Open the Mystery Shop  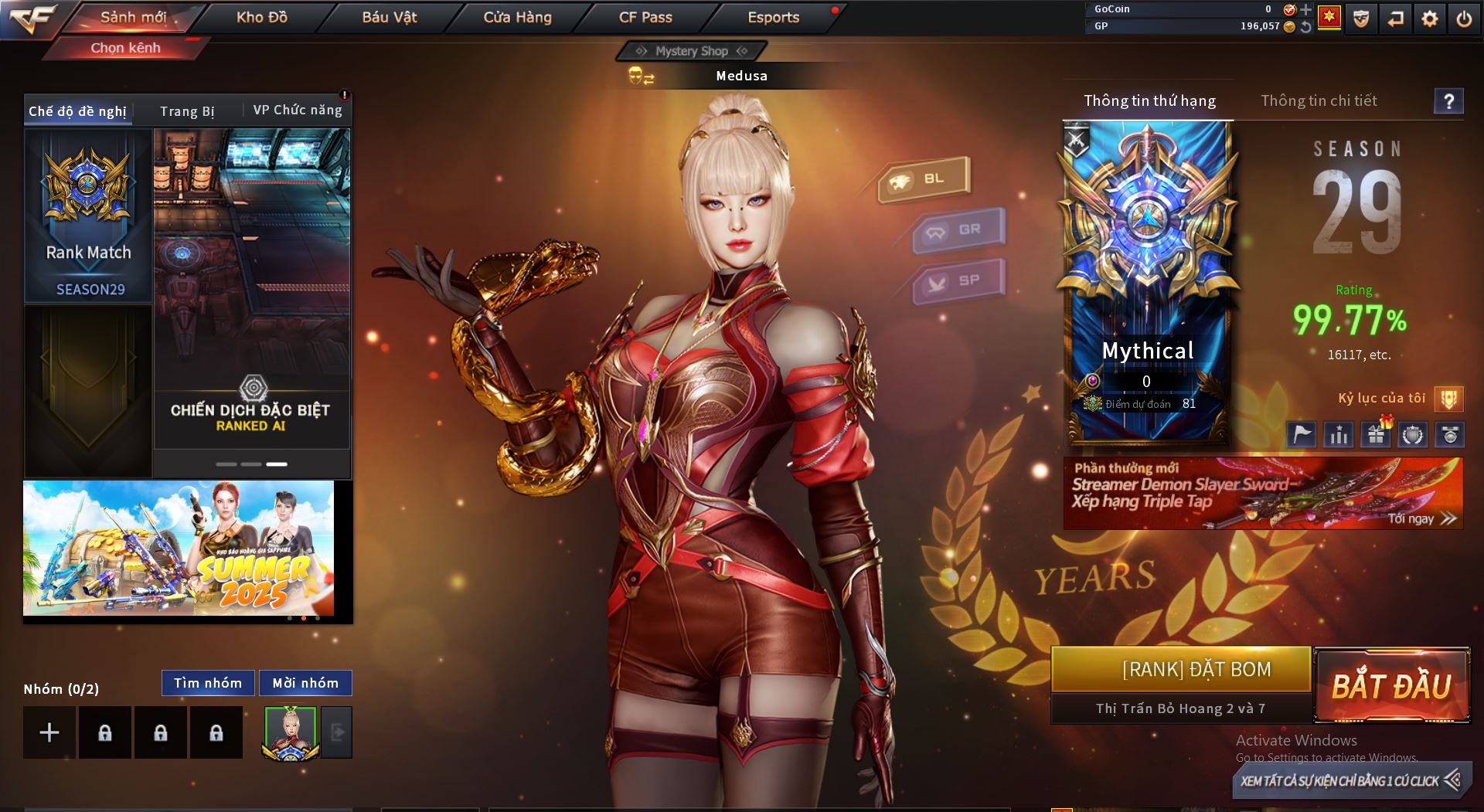pyautogui.click(x=691, y=51)
